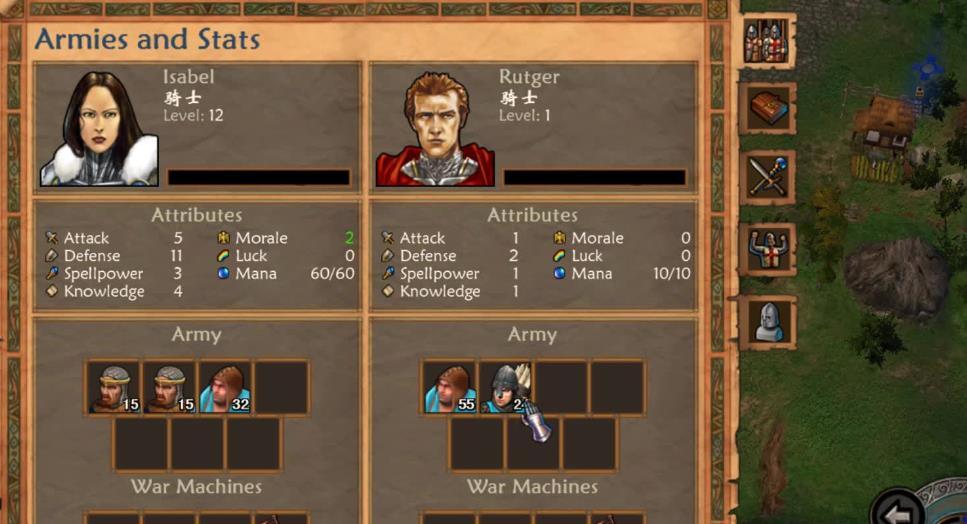The height and width of the screenshot is (524, 967).
Task: Open the crossed sword and wand tab
Action: coord(768,177)
